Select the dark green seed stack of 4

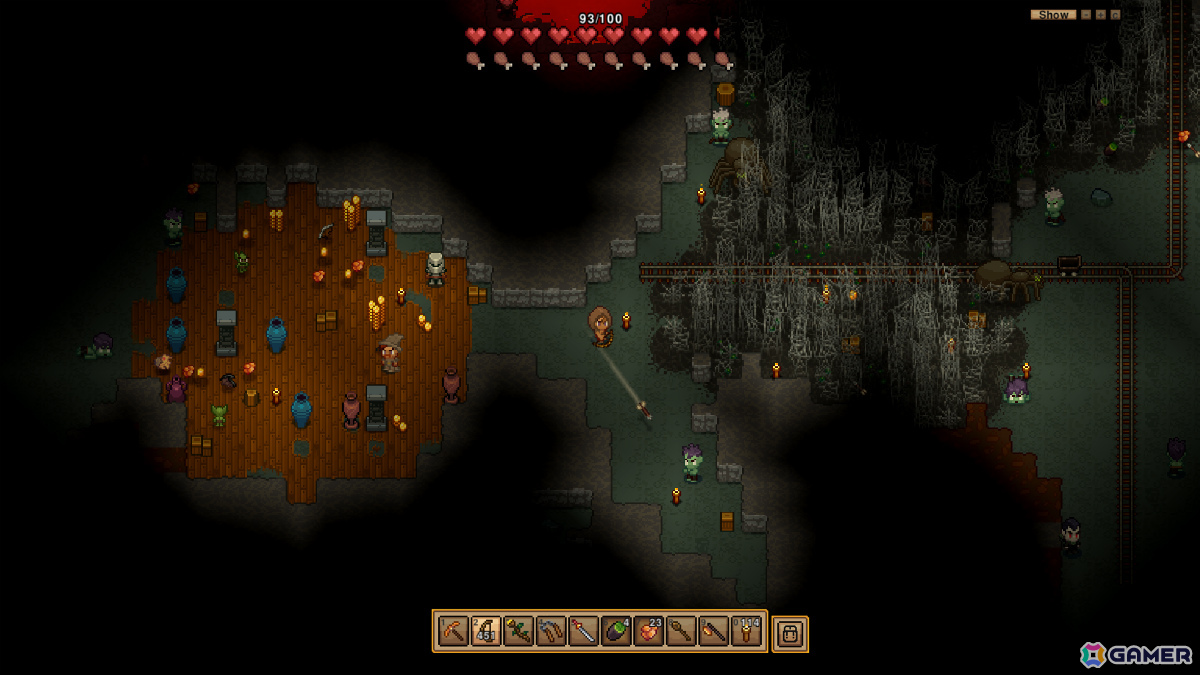click(x=616, y=632)
